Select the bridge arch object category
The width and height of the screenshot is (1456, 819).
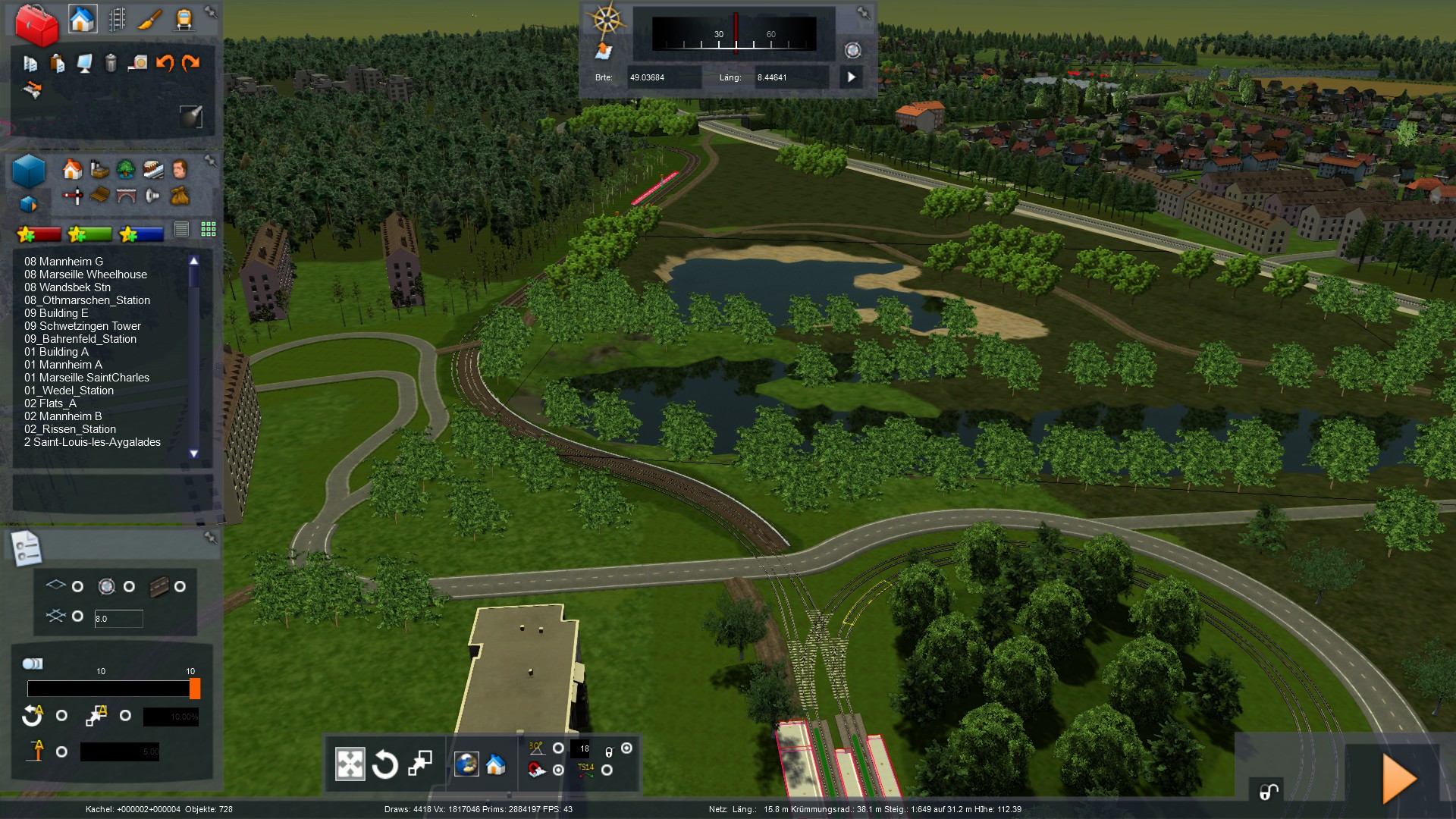click(126, 196)
